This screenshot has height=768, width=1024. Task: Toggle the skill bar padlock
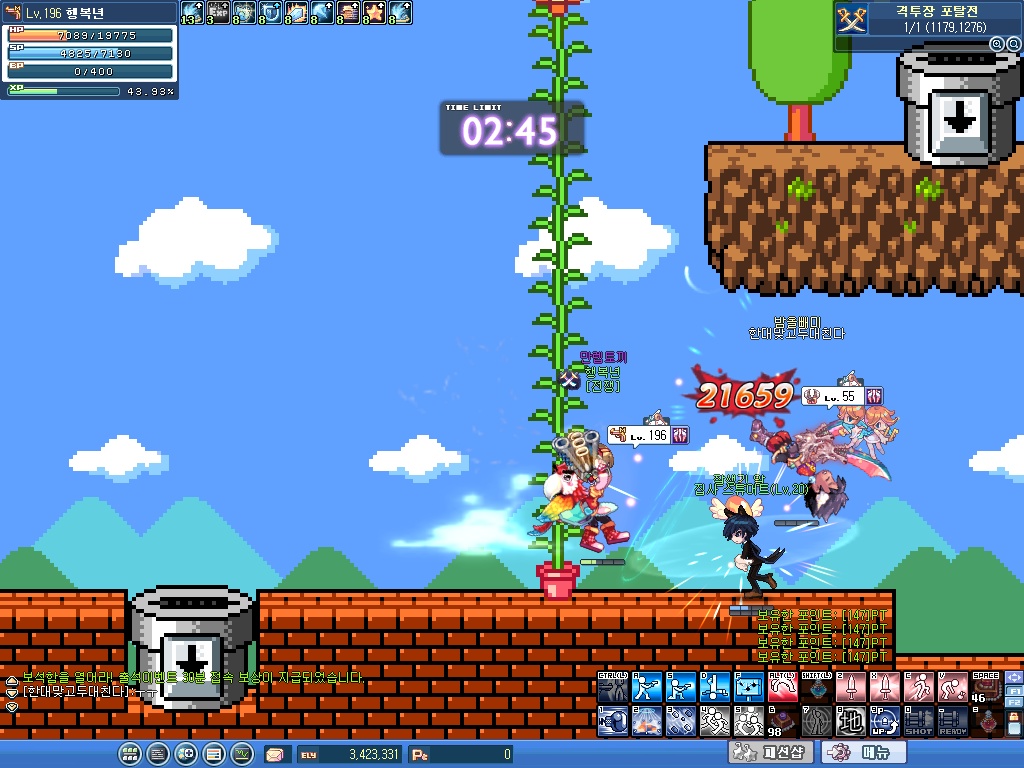click(1013, 716)
